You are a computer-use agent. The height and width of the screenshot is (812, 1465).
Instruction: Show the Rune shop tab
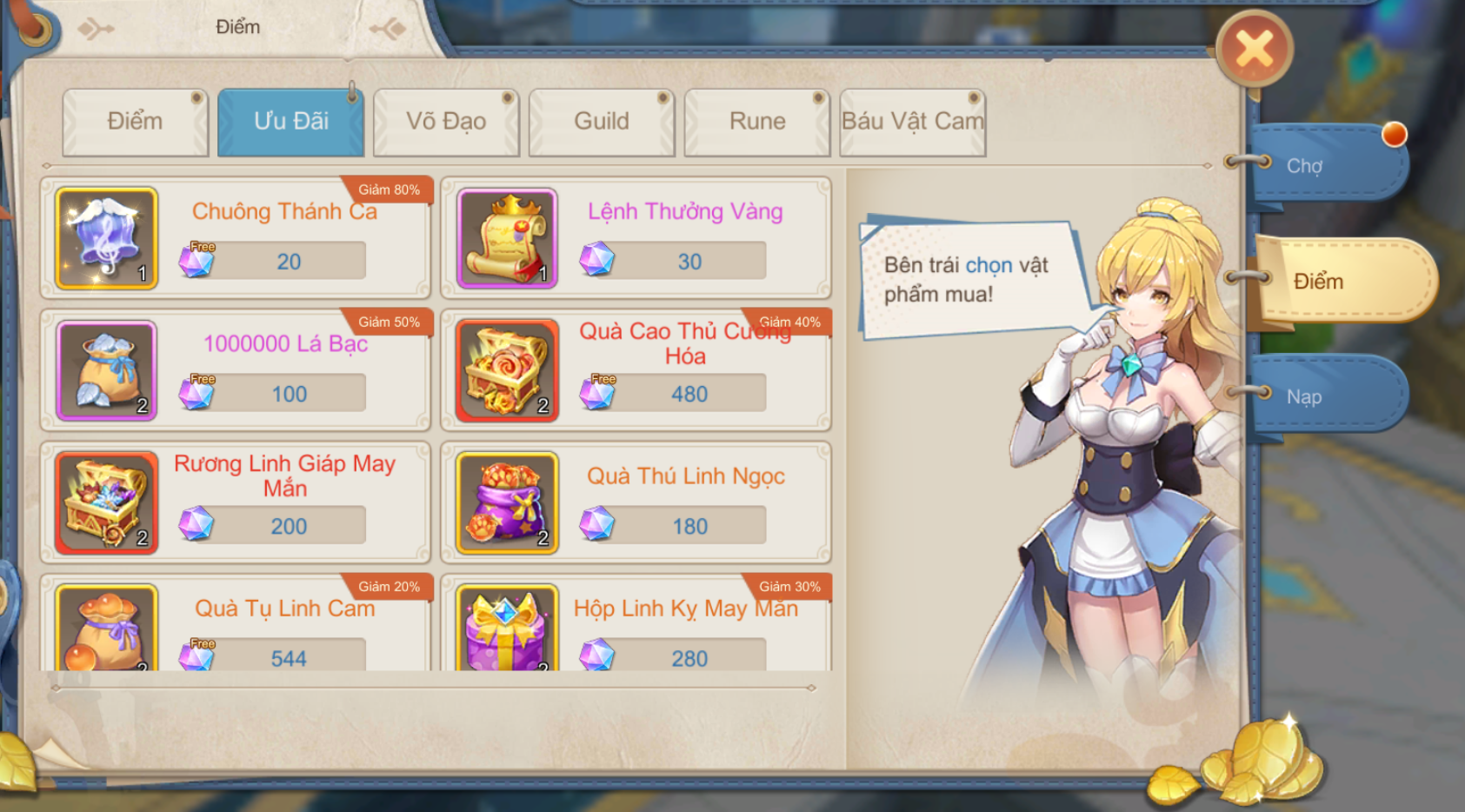(x=756, y=122)
